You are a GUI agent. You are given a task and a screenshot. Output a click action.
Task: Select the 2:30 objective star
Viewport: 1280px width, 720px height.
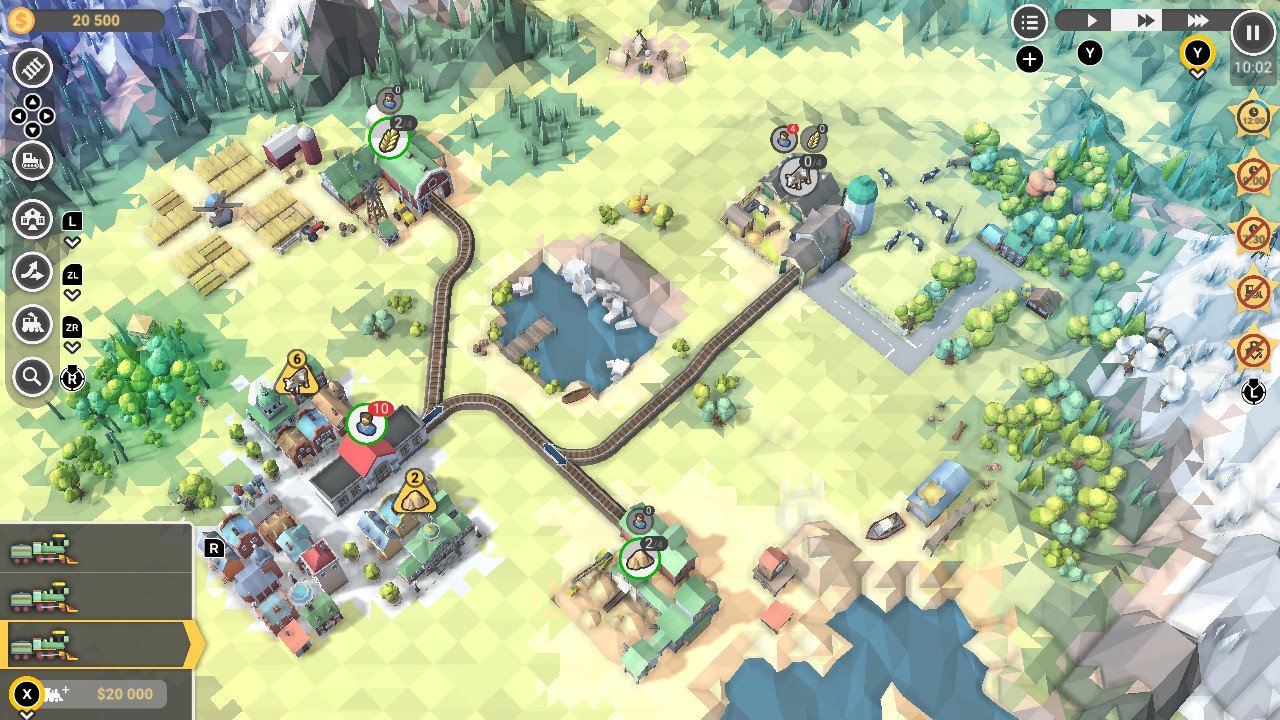[1252, 234]
